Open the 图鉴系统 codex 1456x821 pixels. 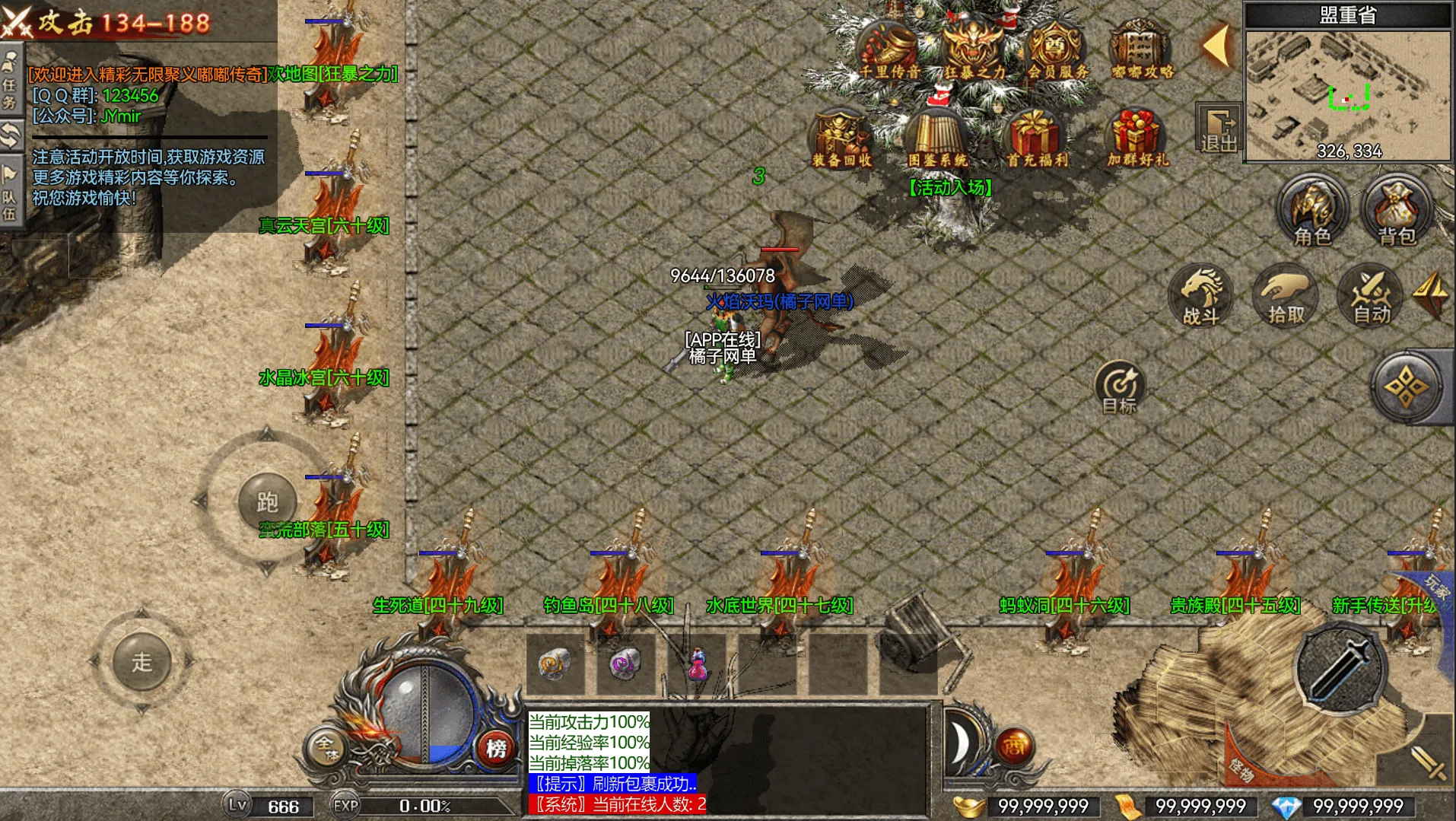[937, 138]
